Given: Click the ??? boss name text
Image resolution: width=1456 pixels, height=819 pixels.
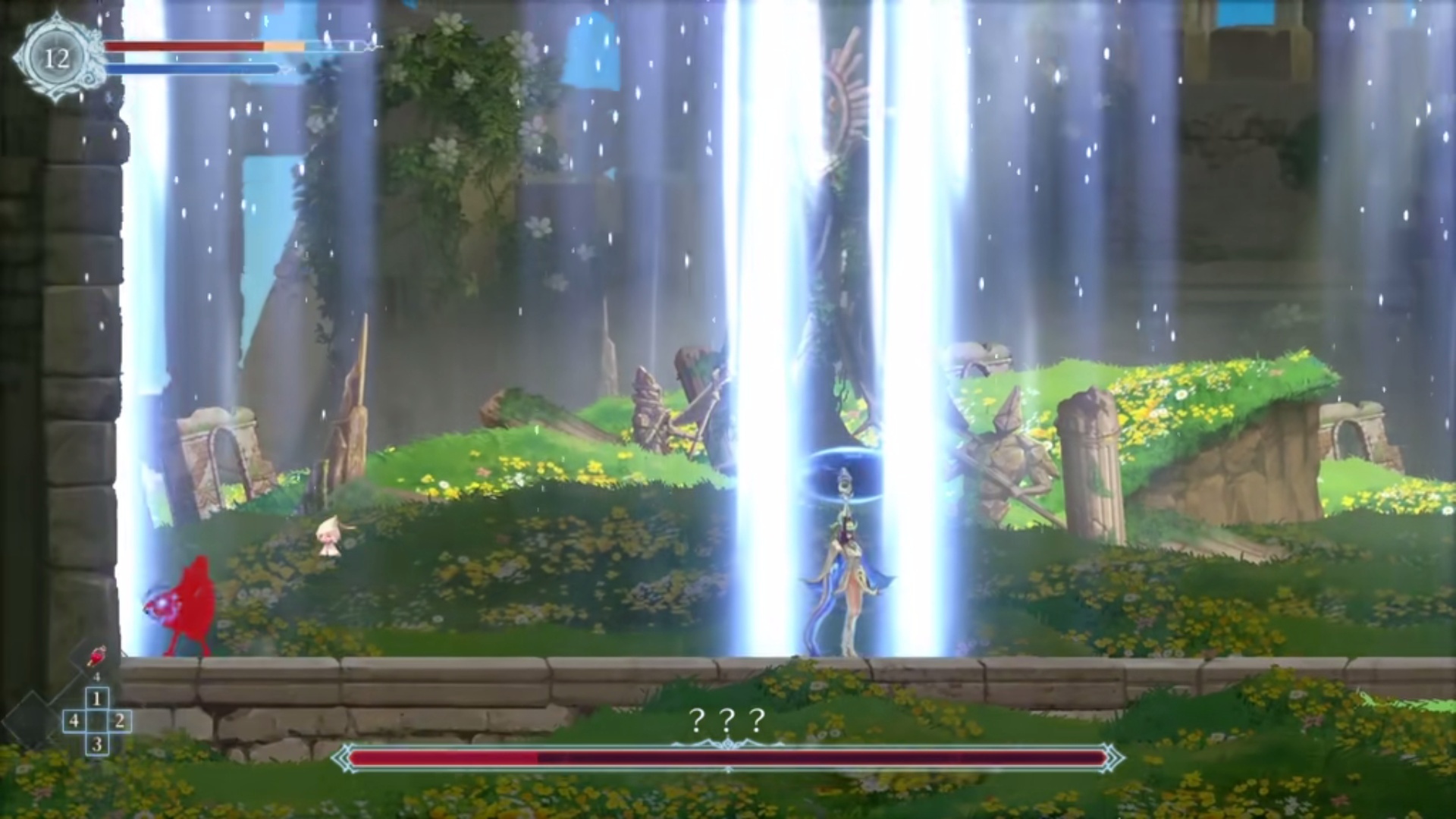Looking at the screenshot, I should 726,719.
